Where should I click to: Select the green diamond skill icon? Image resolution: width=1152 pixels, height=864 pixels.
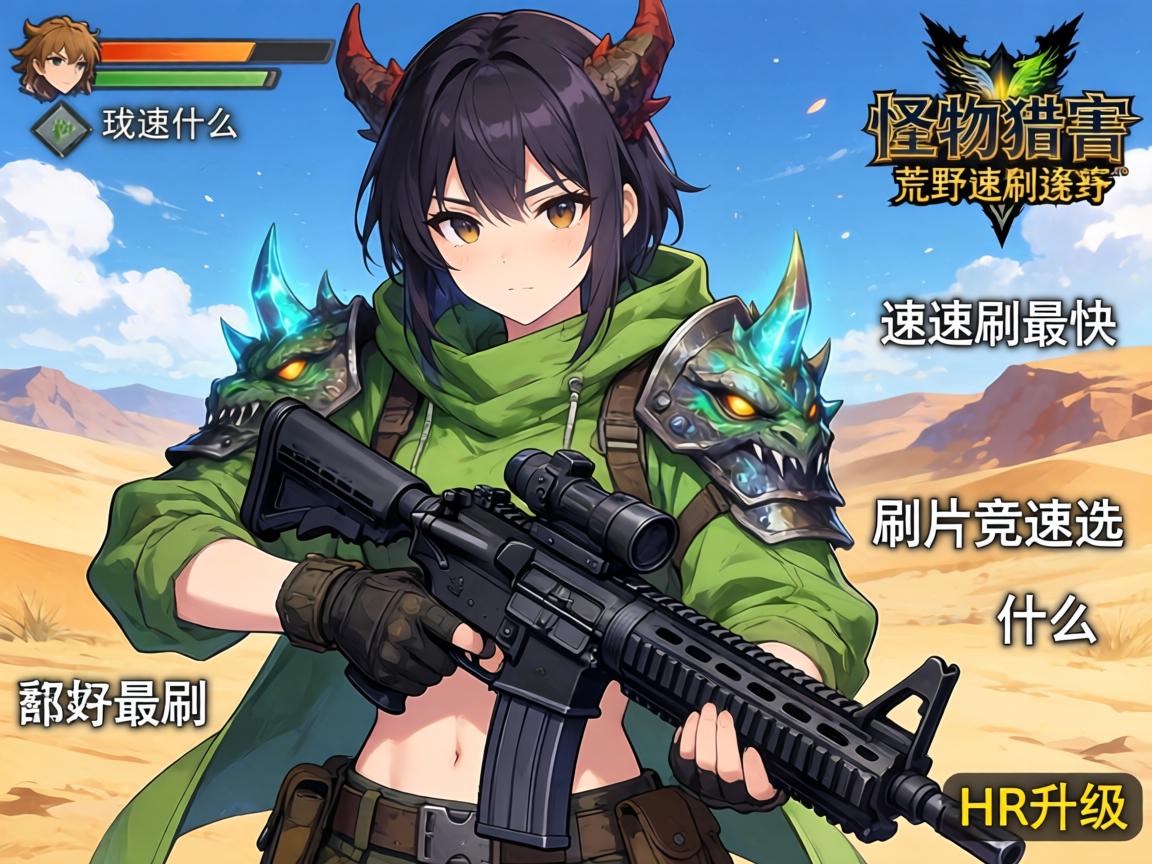pyautogui.click(x=63, y=127)
